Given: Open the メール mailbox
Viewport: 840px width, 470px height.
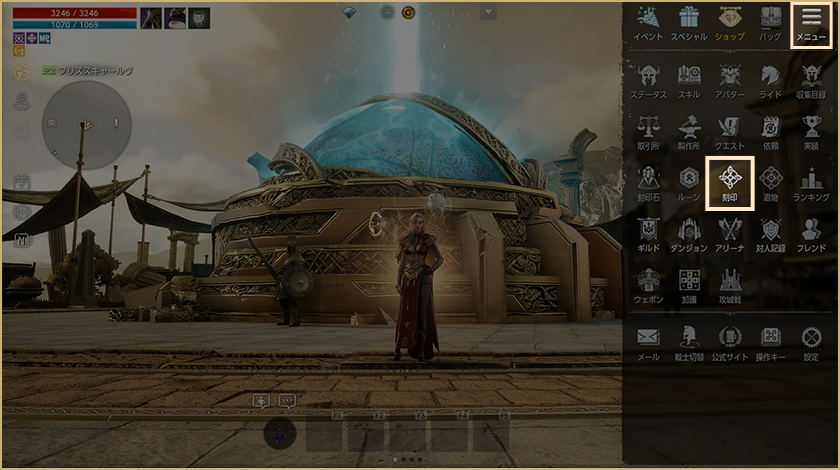Looking at the screenshot, I should [648, 342].
